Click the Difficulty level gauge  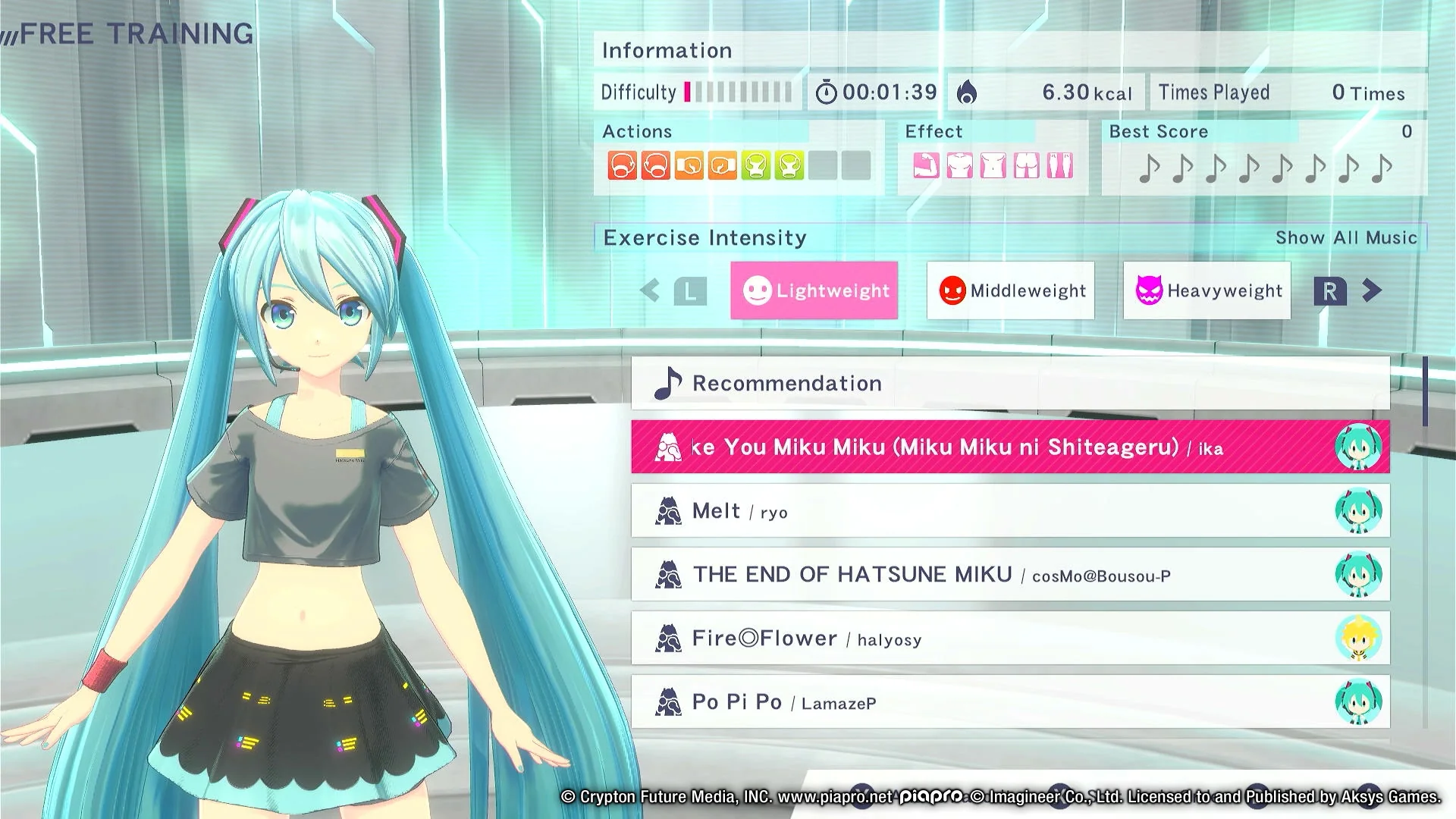pos(736,92)
